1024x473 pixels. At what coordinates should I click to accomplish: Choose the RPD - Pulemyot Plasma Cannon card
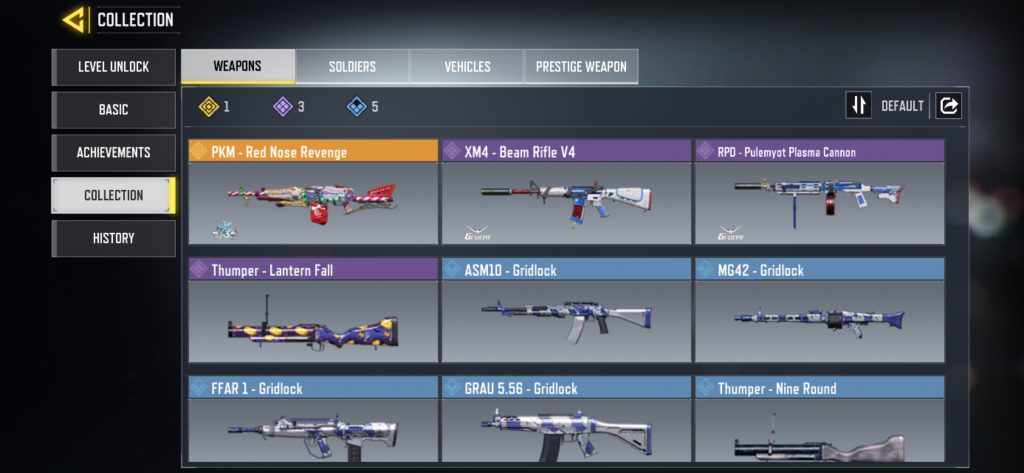point(819,192)
